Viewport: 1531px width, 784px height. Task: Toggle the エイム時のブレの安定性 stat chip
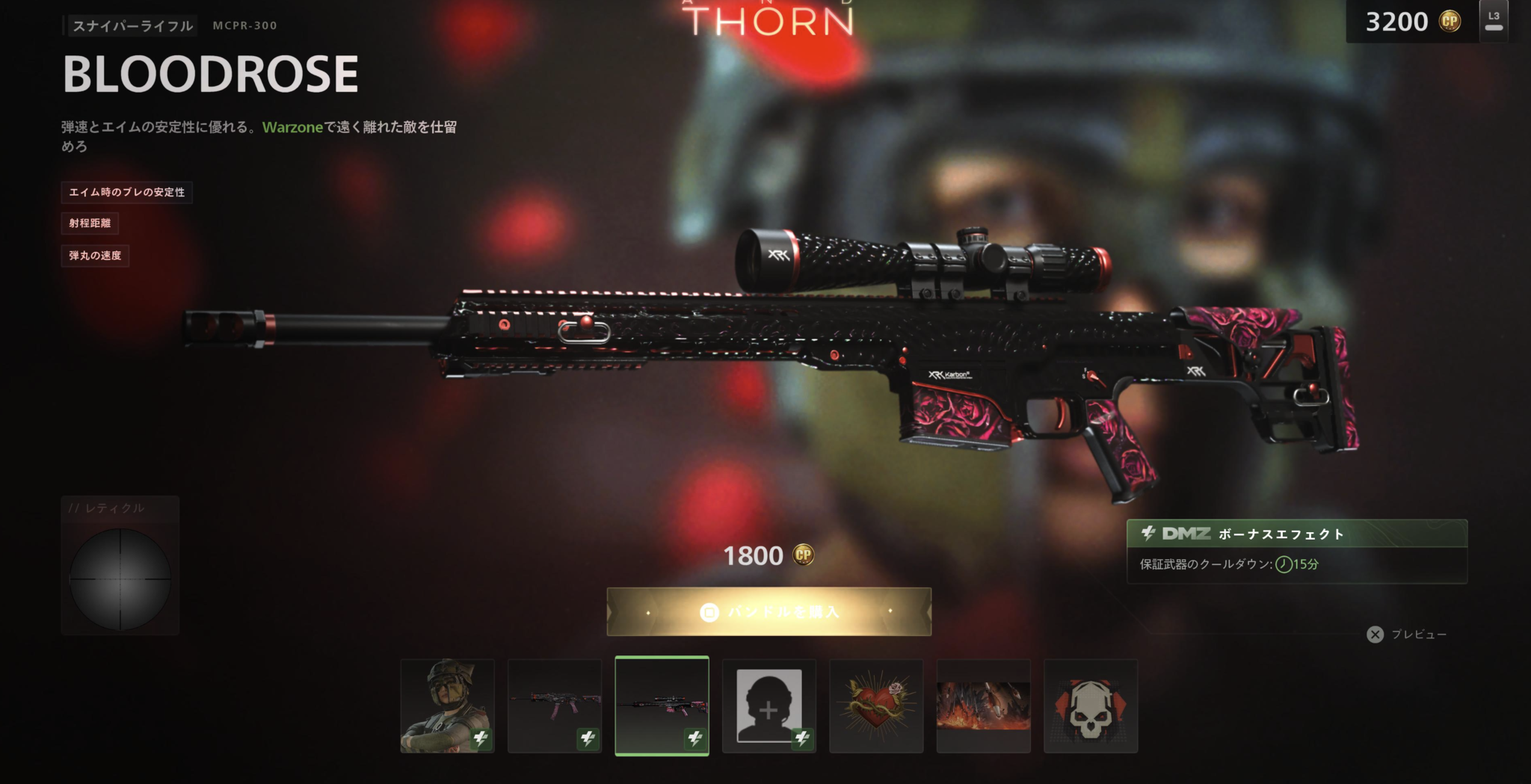click(126, 193)
